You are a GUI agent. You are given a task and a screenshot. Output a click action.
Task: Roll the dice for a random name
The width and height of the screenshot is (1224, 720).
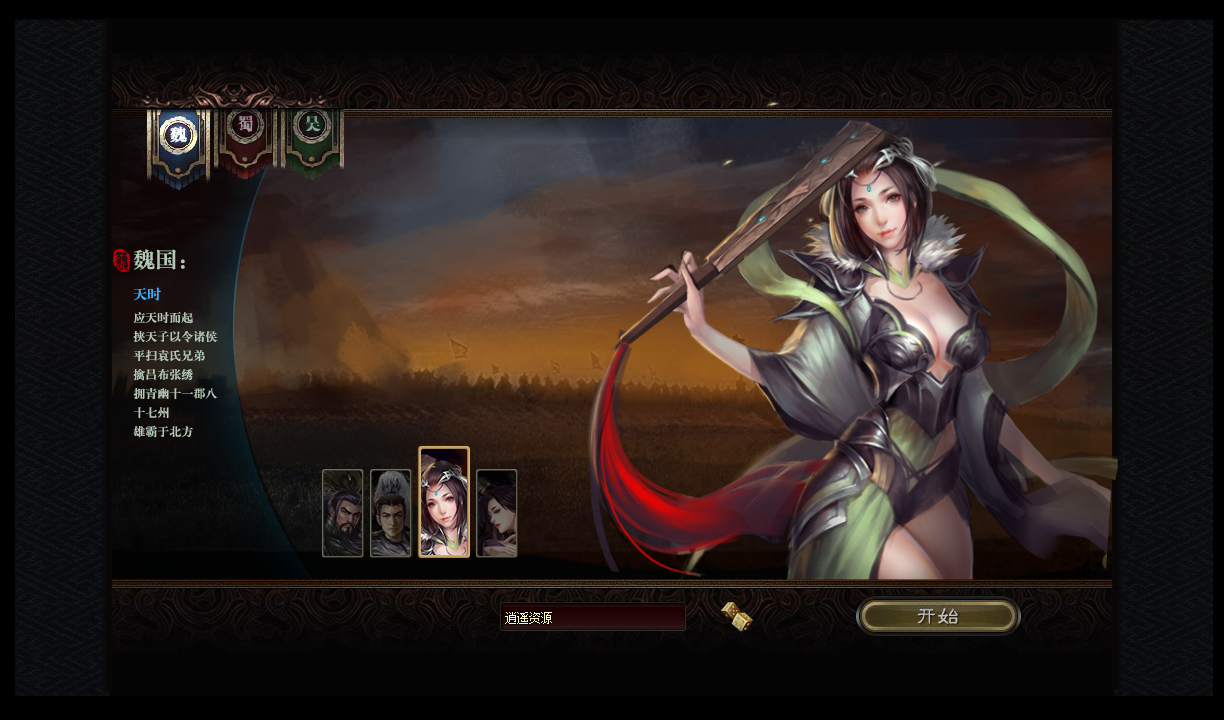tap(737, 616)
